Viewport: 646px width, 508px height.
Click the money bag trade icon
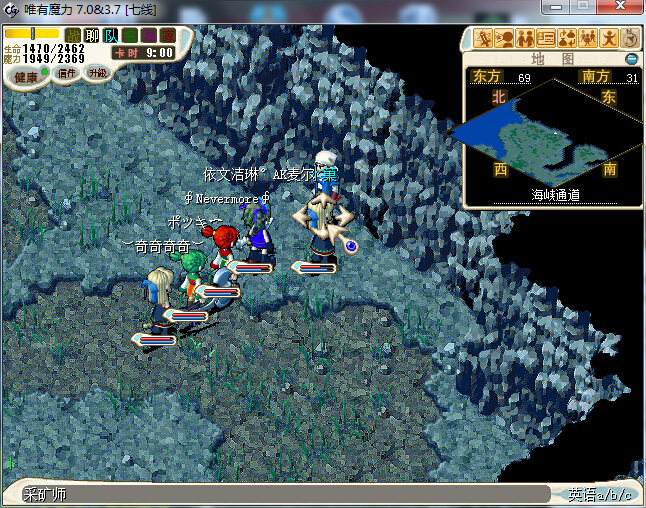(567, 39)
